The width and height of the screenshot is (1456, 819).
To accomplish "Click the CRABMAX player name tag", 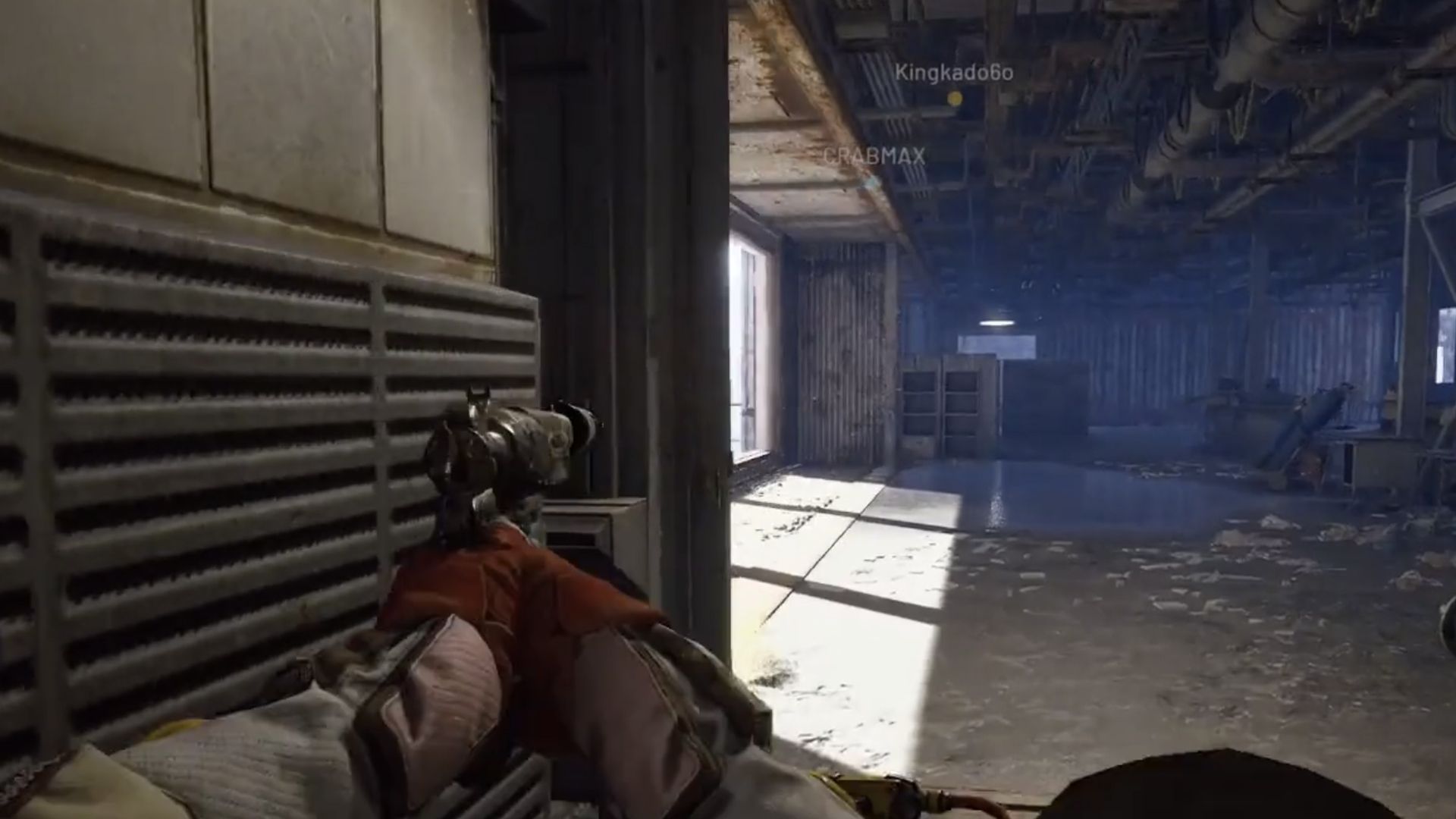I will click(x=874, y=156).
